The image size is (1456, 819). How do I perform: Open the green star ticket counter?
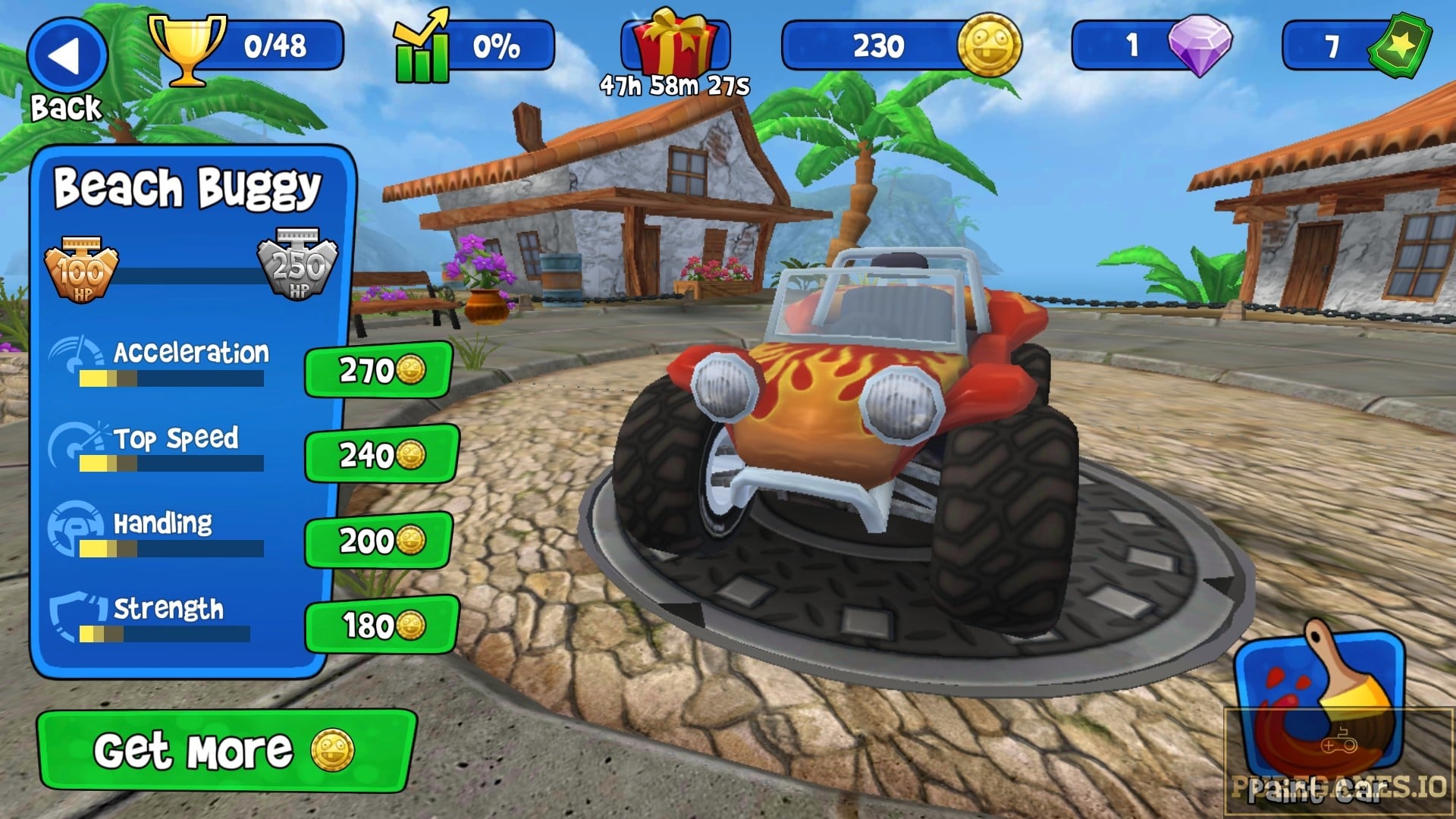pos(1399,45)
